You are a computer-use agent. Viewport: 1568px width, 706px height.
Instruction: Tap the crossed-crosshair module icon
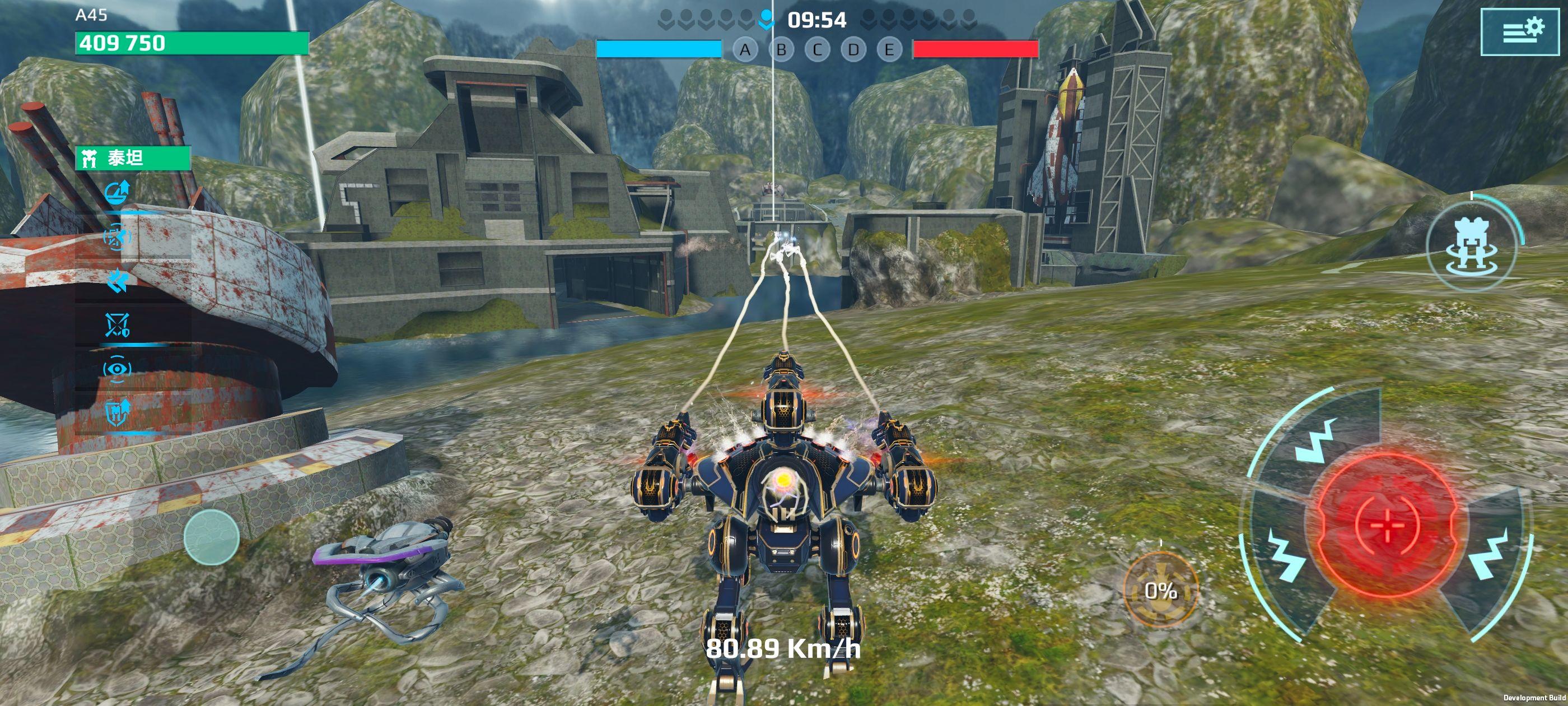pyautogui.click(x=116, y=324)
